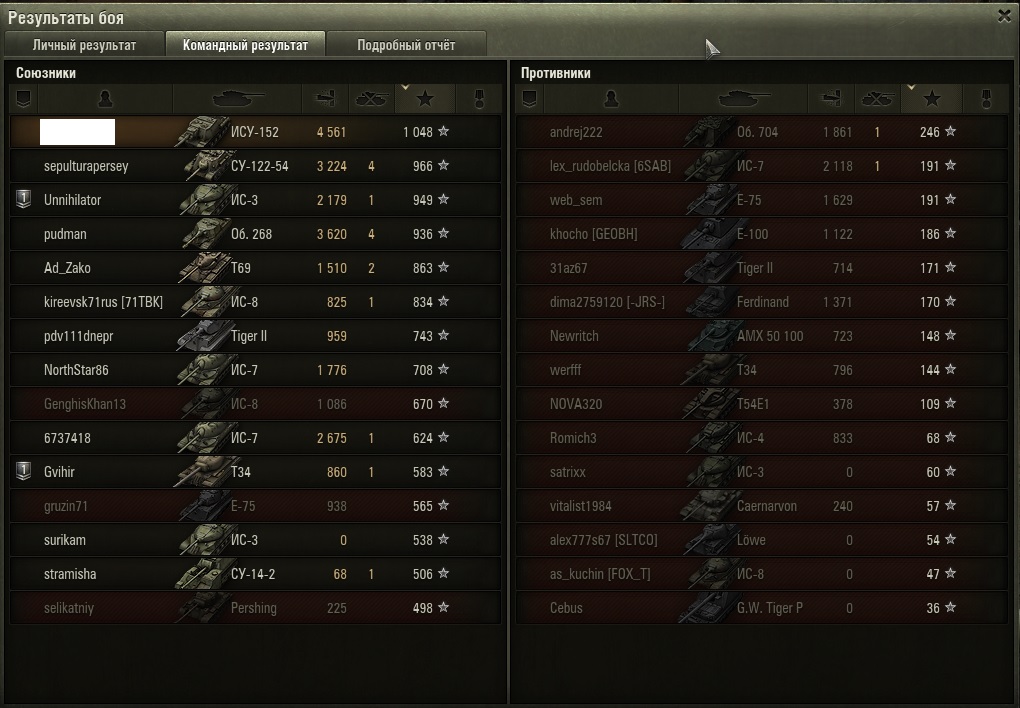Sort allies by player name column
The width and height of the screenshot is (1020, 708).
(x=105, y=99)
